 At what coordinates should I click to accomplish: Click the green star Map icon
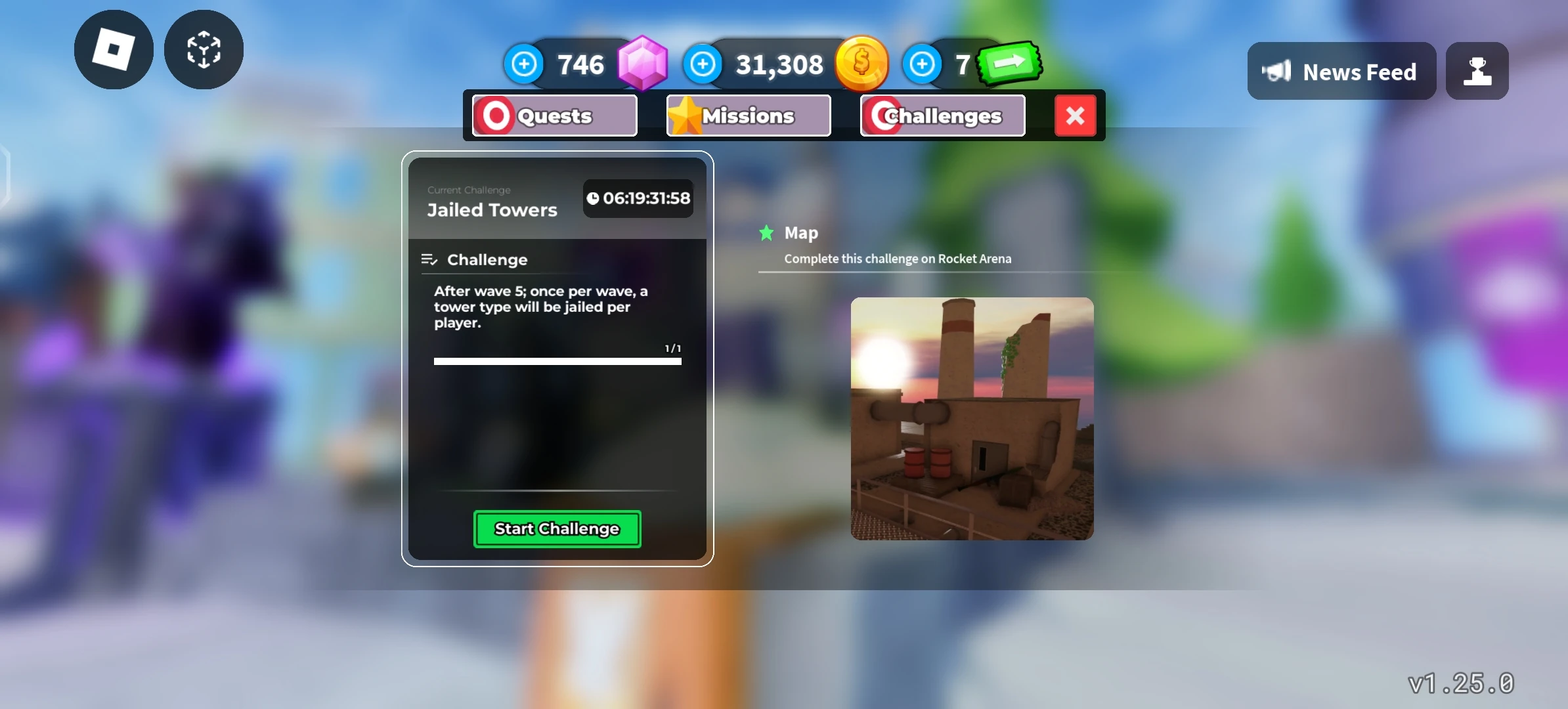[767, 232]
